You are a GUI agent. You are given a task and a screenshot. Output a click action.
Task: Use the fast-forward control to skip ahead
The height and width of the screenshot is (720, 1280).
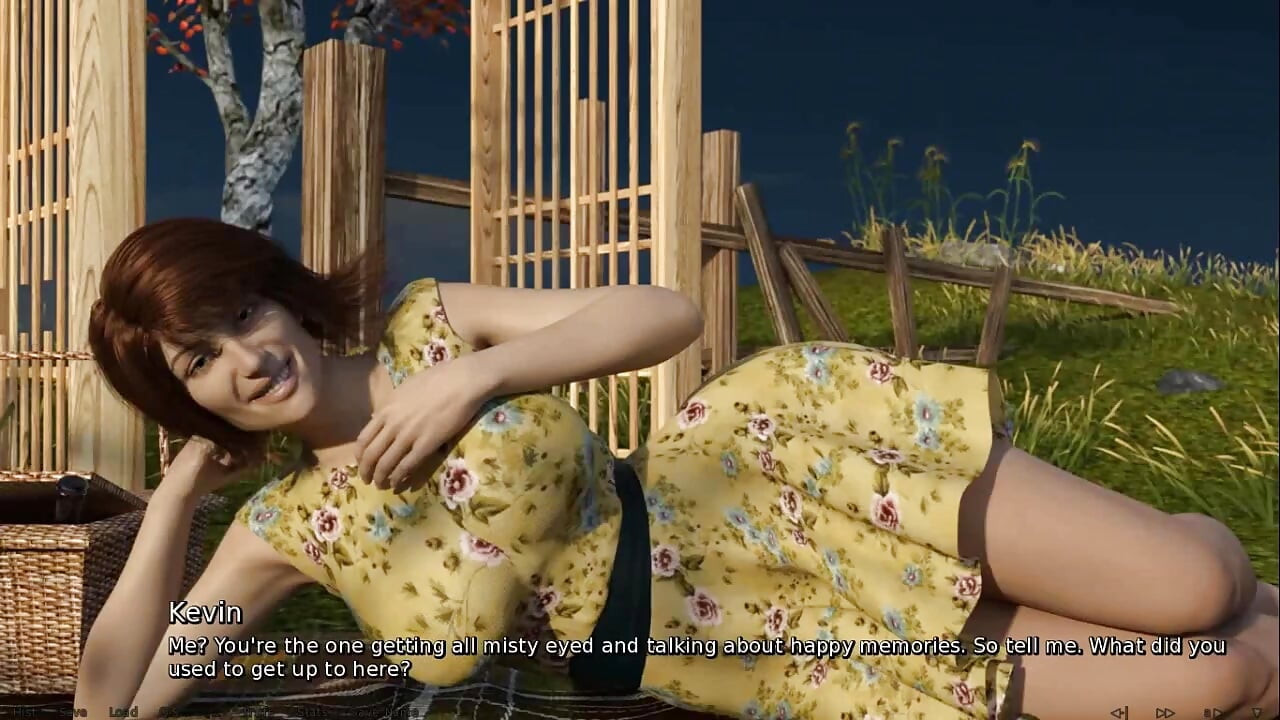click(x=1165, y=711)
